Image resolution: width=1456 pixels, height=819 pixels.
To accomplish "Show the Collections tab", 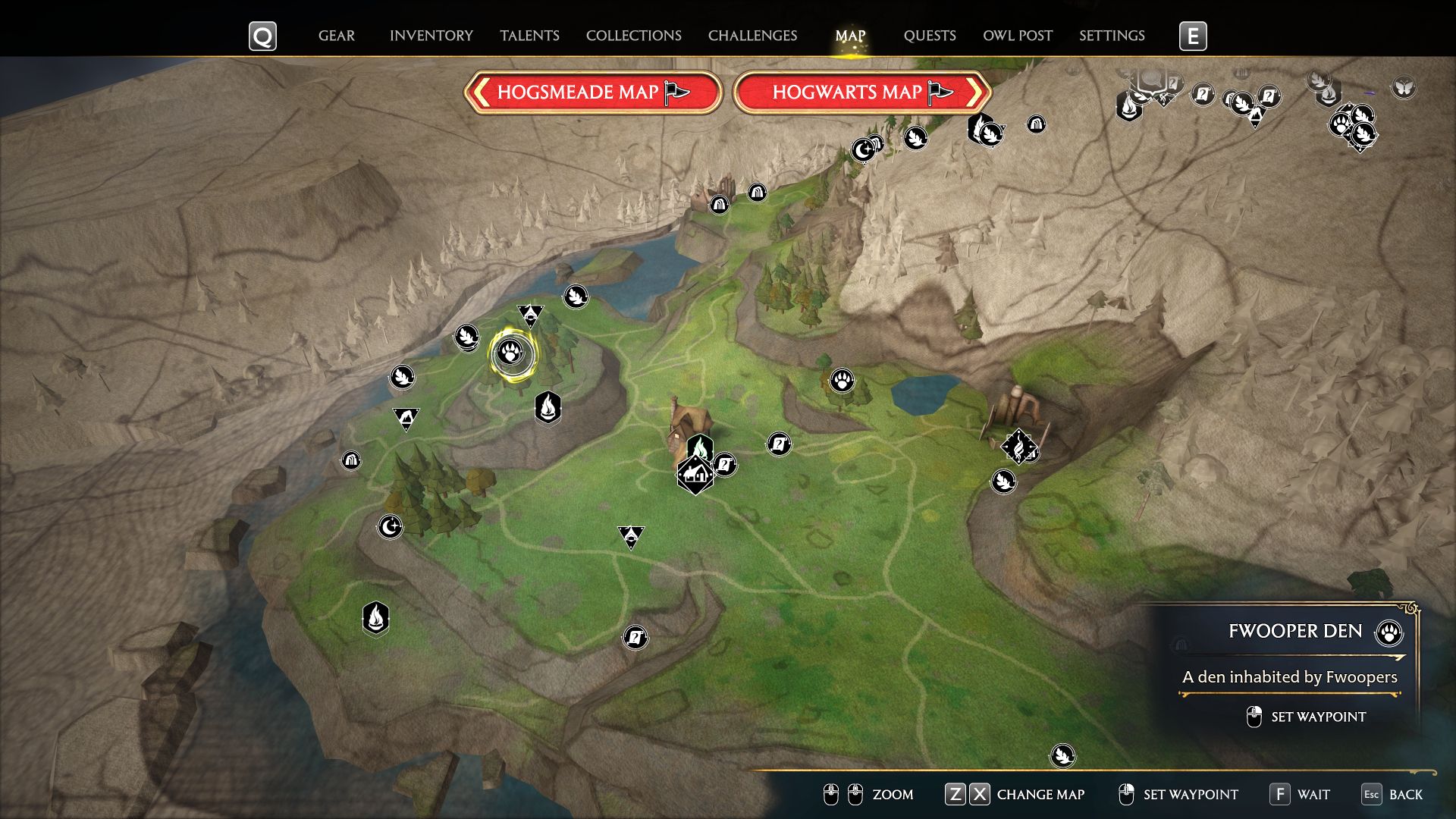I will point(633,36).
